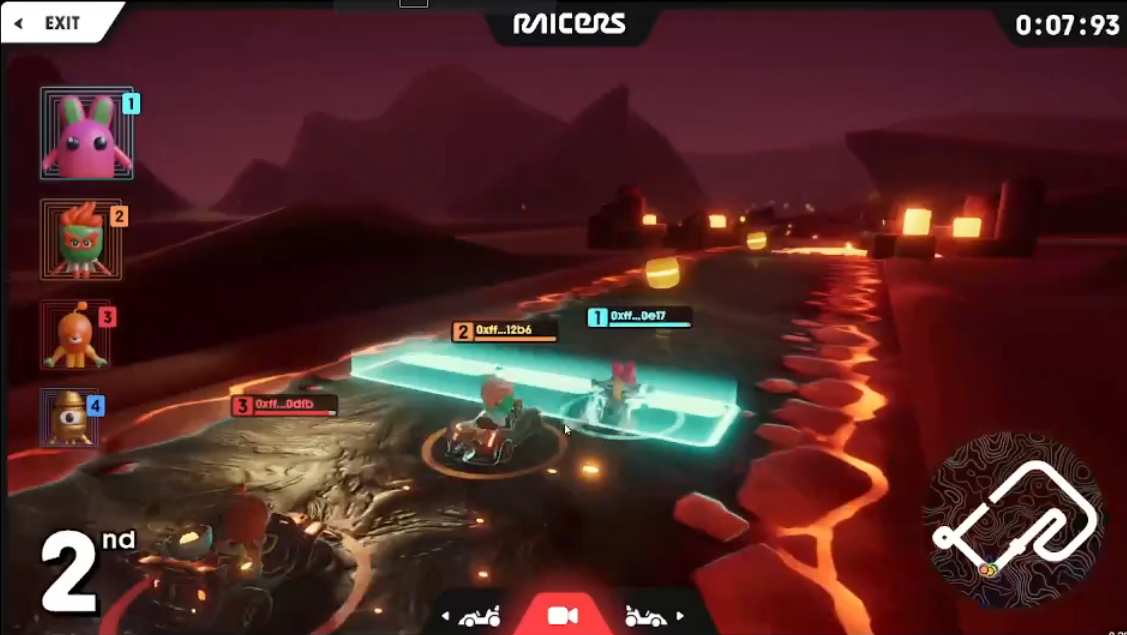1127x635 pixels.
Task: Switch to the next kart camera
Action: click(654, 616)
